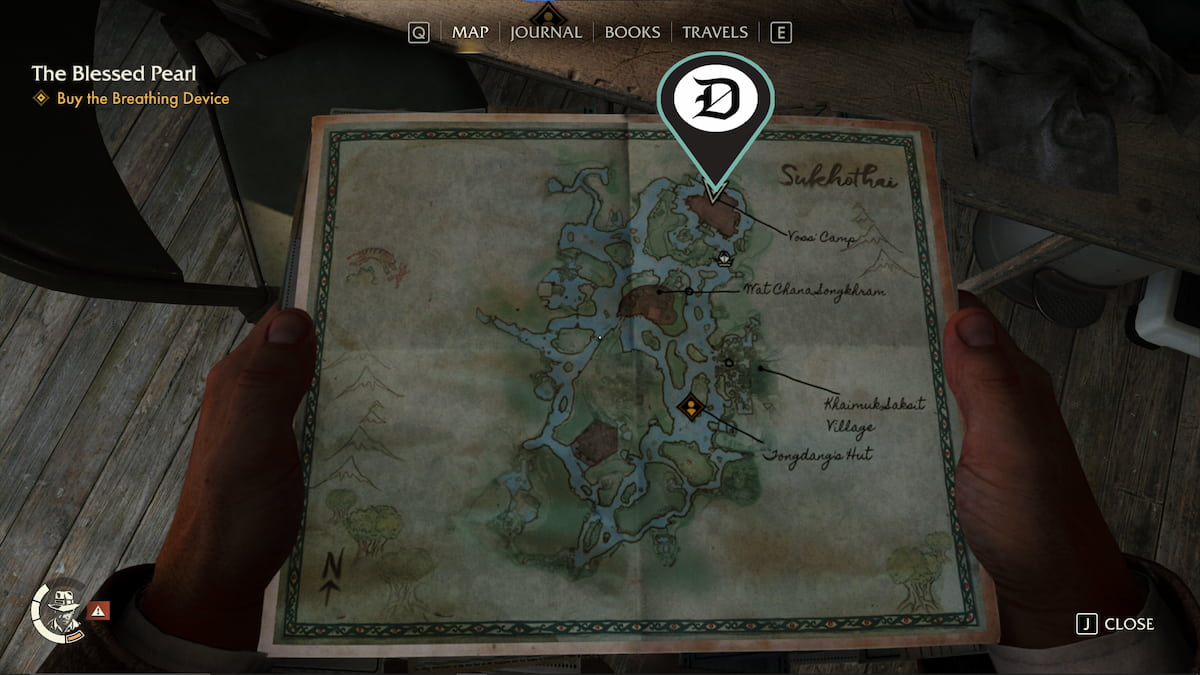
Task: Click the yellow diamond objective marker
Action: click(x=690, y=407)
